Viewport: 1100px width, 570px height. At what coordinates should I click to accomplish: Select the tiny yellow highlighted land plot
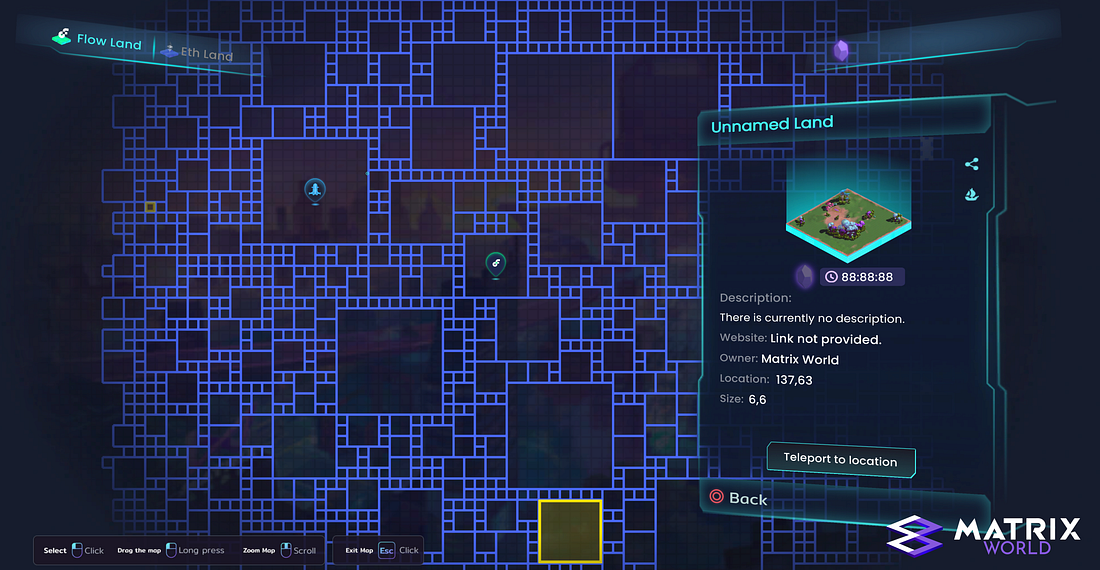coord(151,207)
